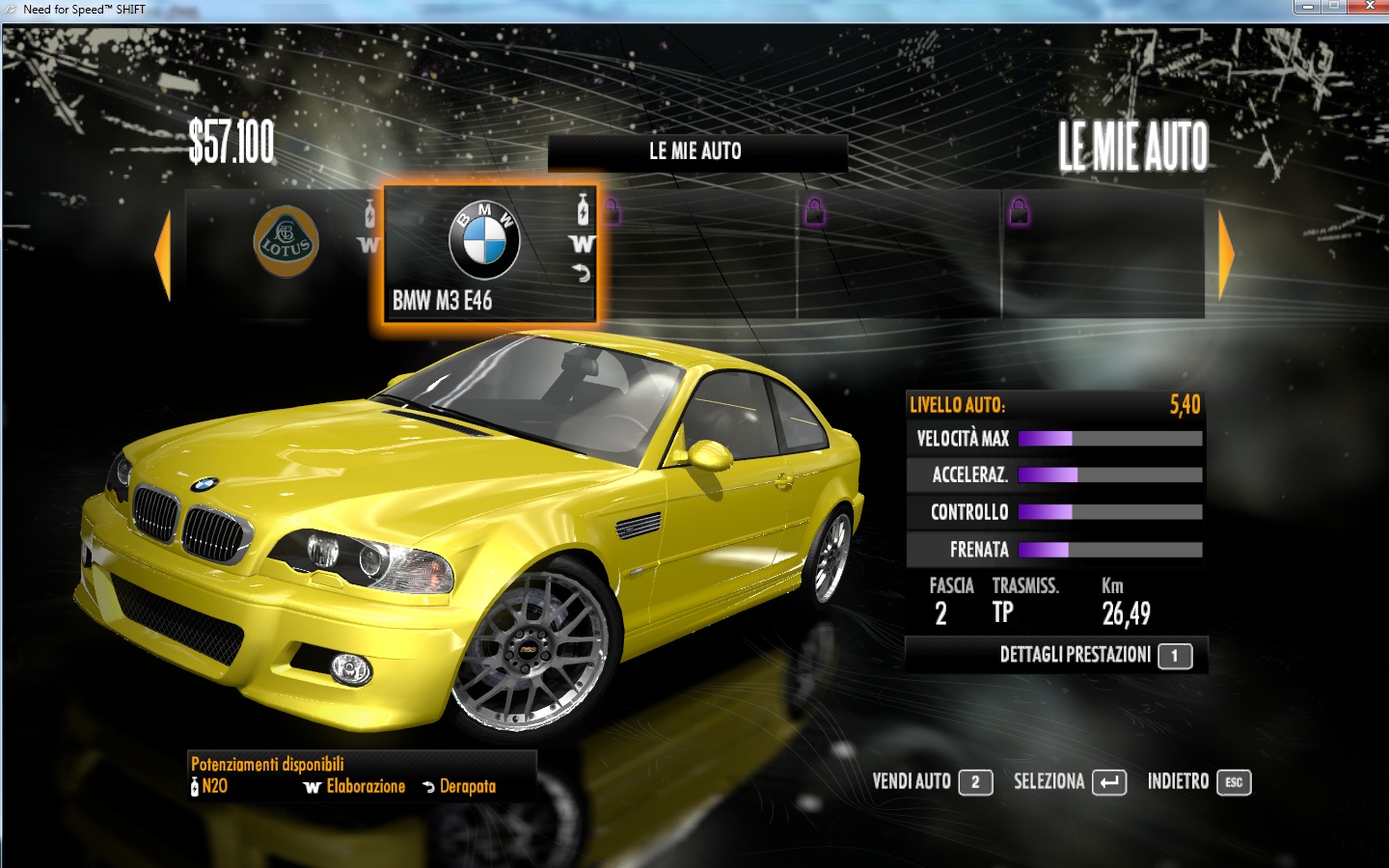1389x868 pixels.
Task: Minimize the game window
Action: tap(1307, 7)
